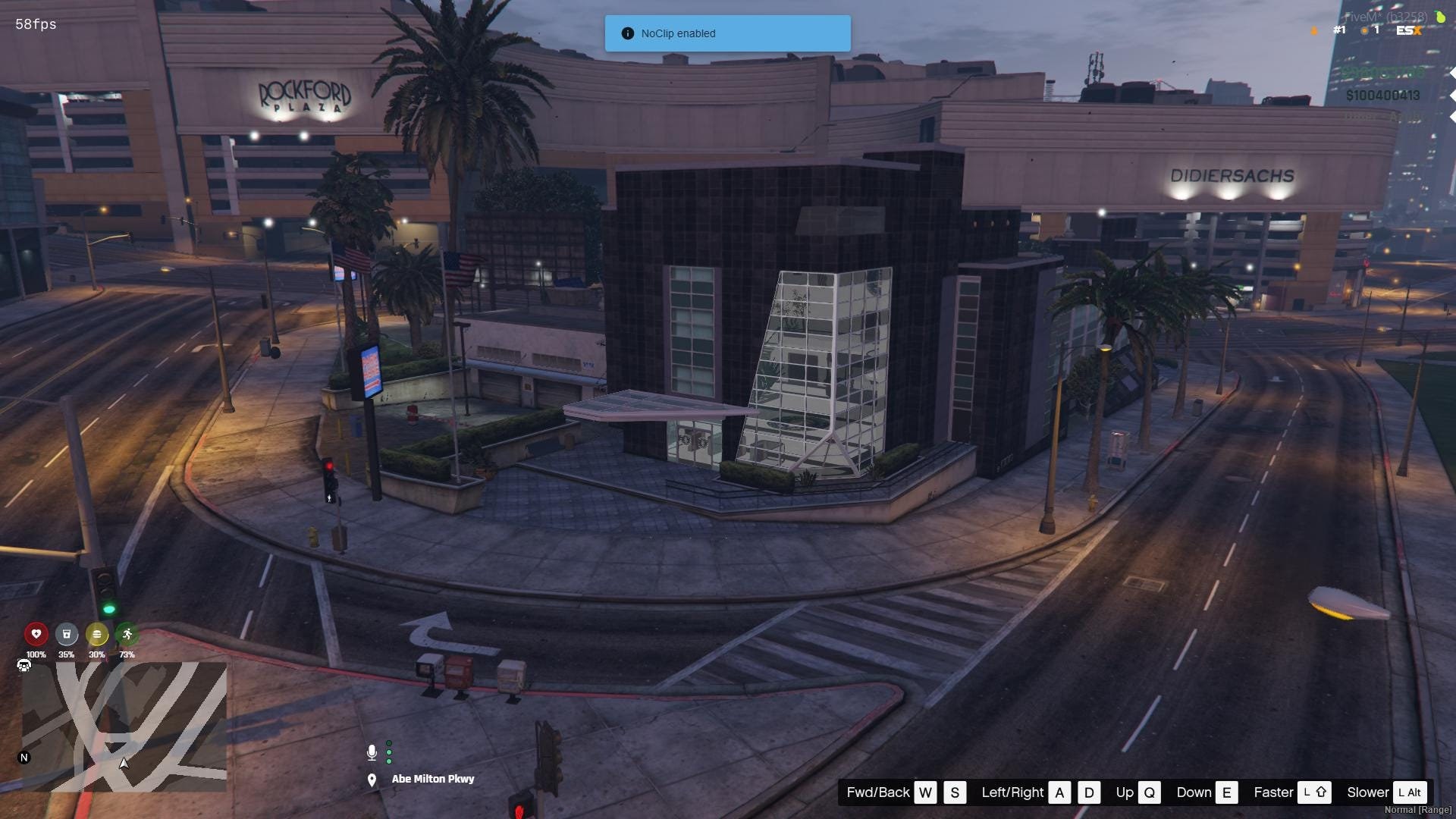Viewport: 1456px width, 819px height.
Task: Click the pear emoji beside the FiveM version
Action: 1439,15
